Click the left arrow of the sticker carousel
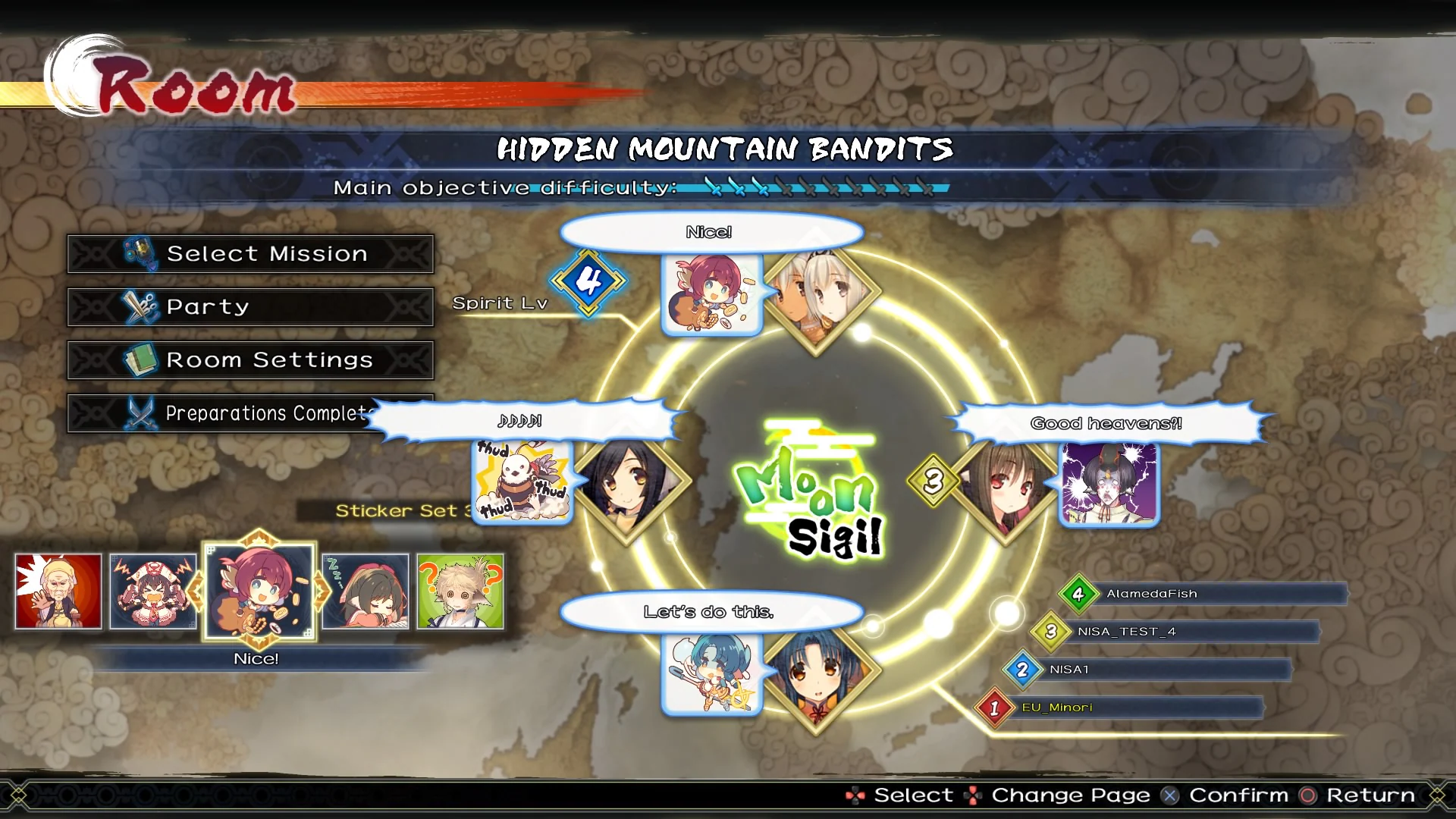 point(196,591)
